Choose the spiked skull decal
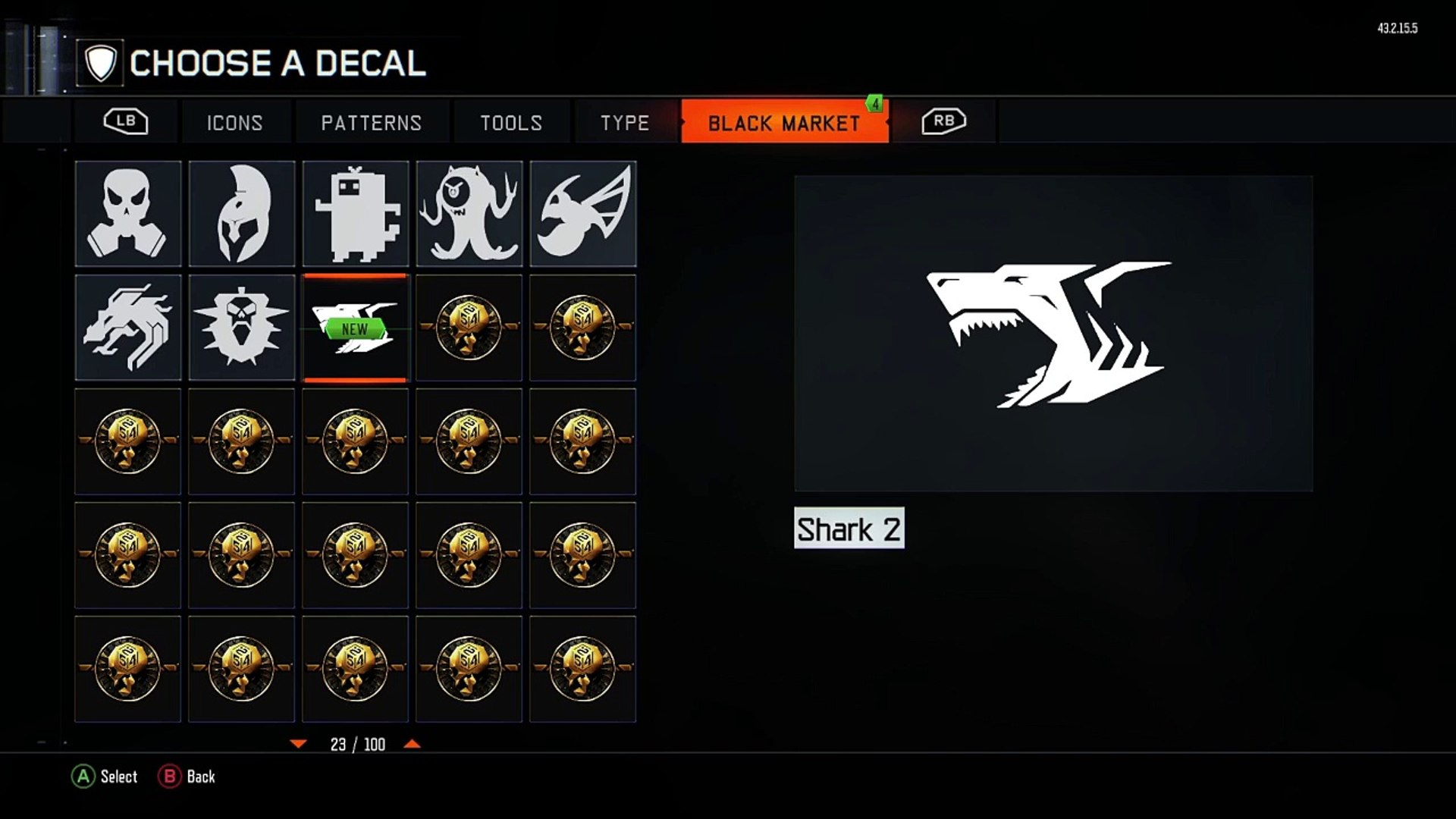Image resolution: width=1456 pixels, height=819 pixels. click(242, 328)
